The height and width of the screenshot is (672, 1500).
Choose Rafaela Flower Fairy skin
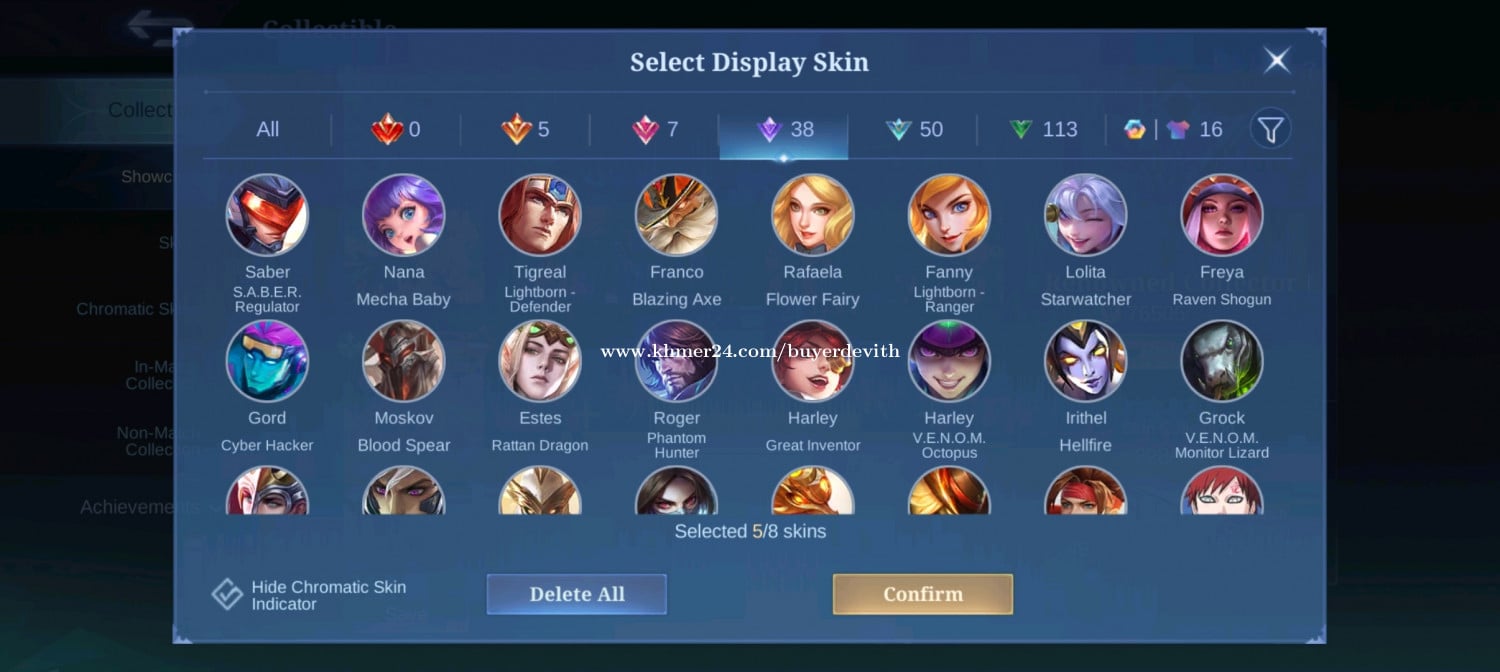[x=812, y=215]
